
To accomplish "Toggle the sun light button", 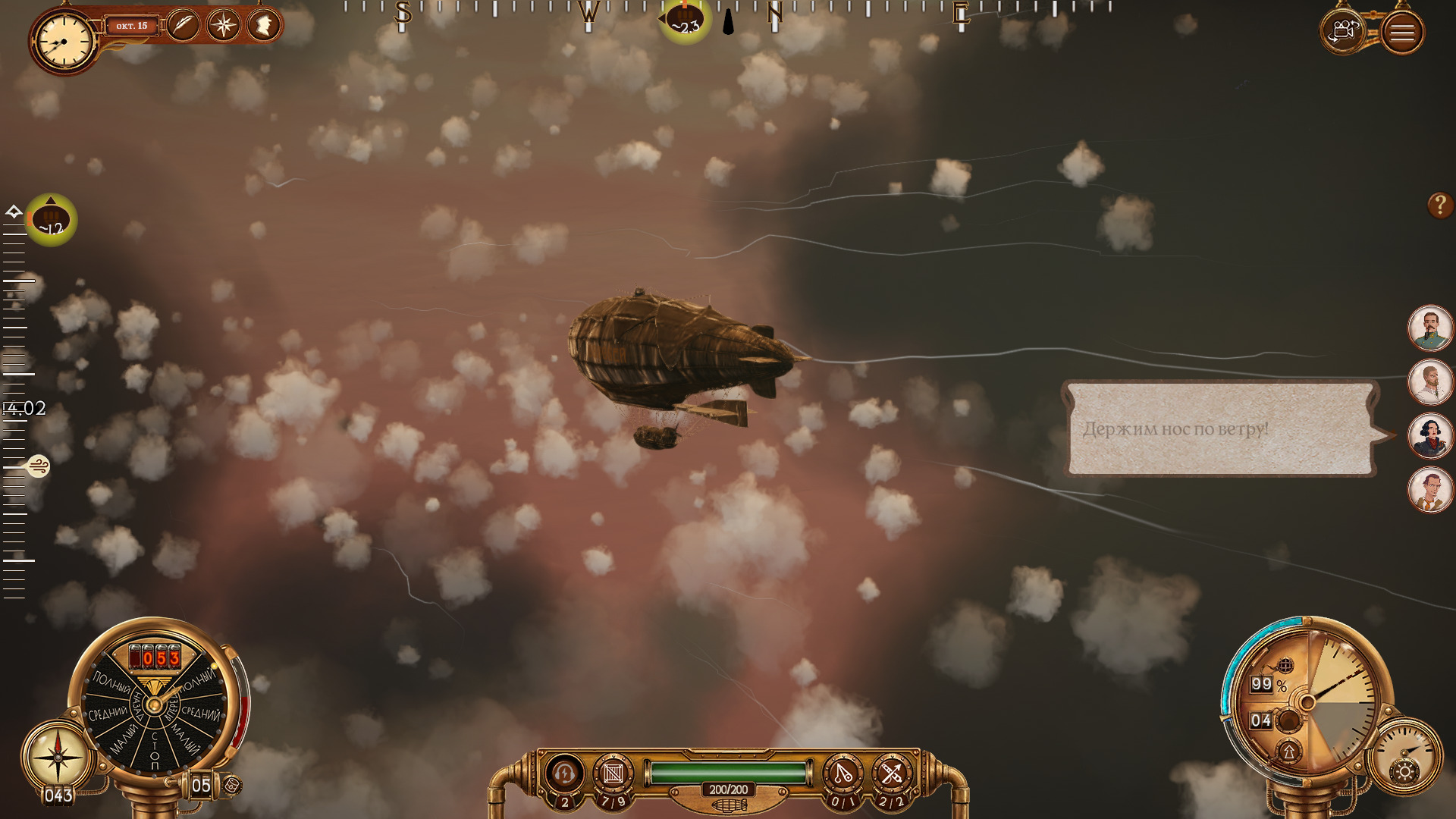I will point(1404,772).
